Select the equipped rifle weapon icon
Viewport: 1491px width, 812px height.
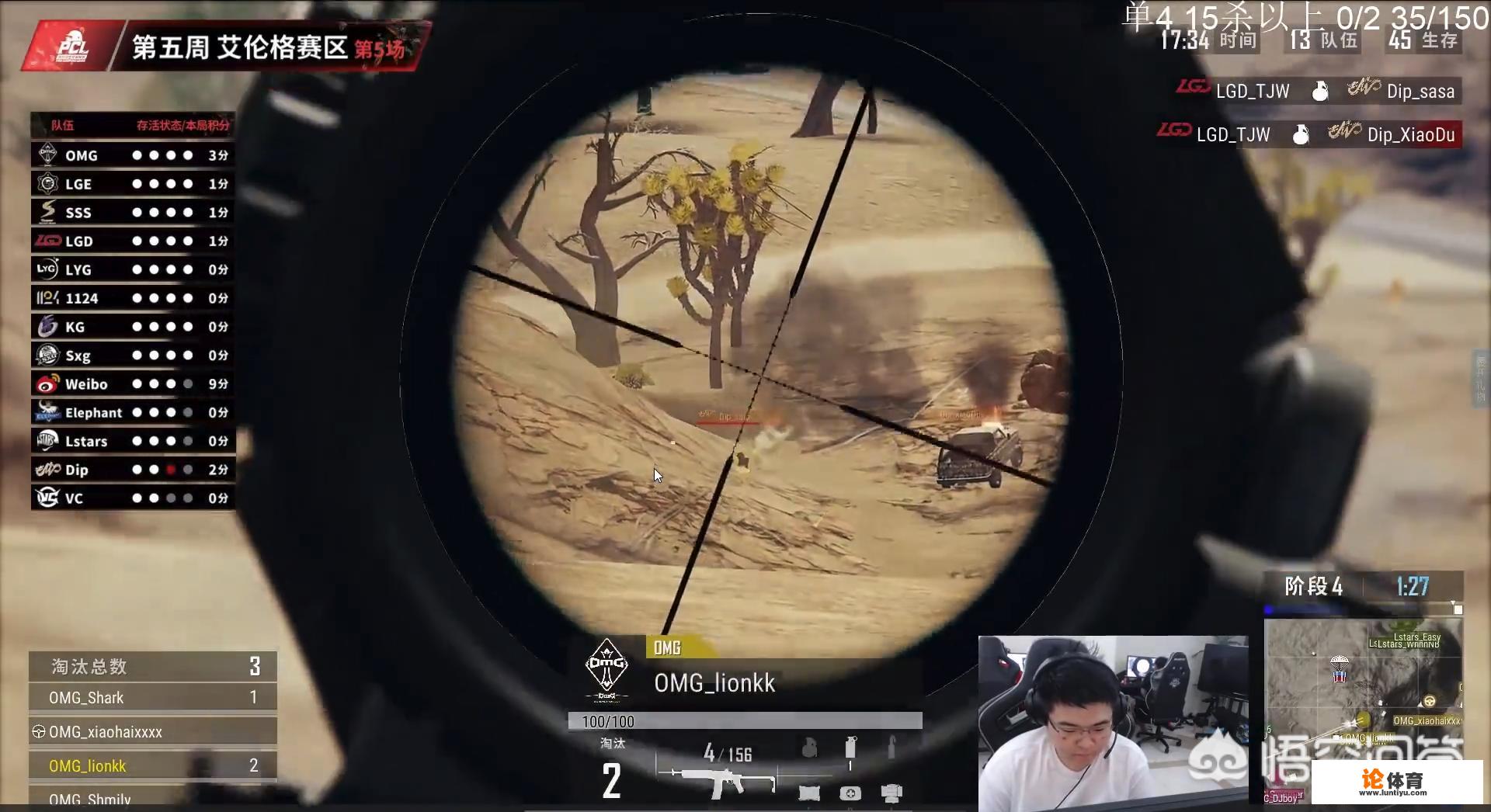point(716,780)
